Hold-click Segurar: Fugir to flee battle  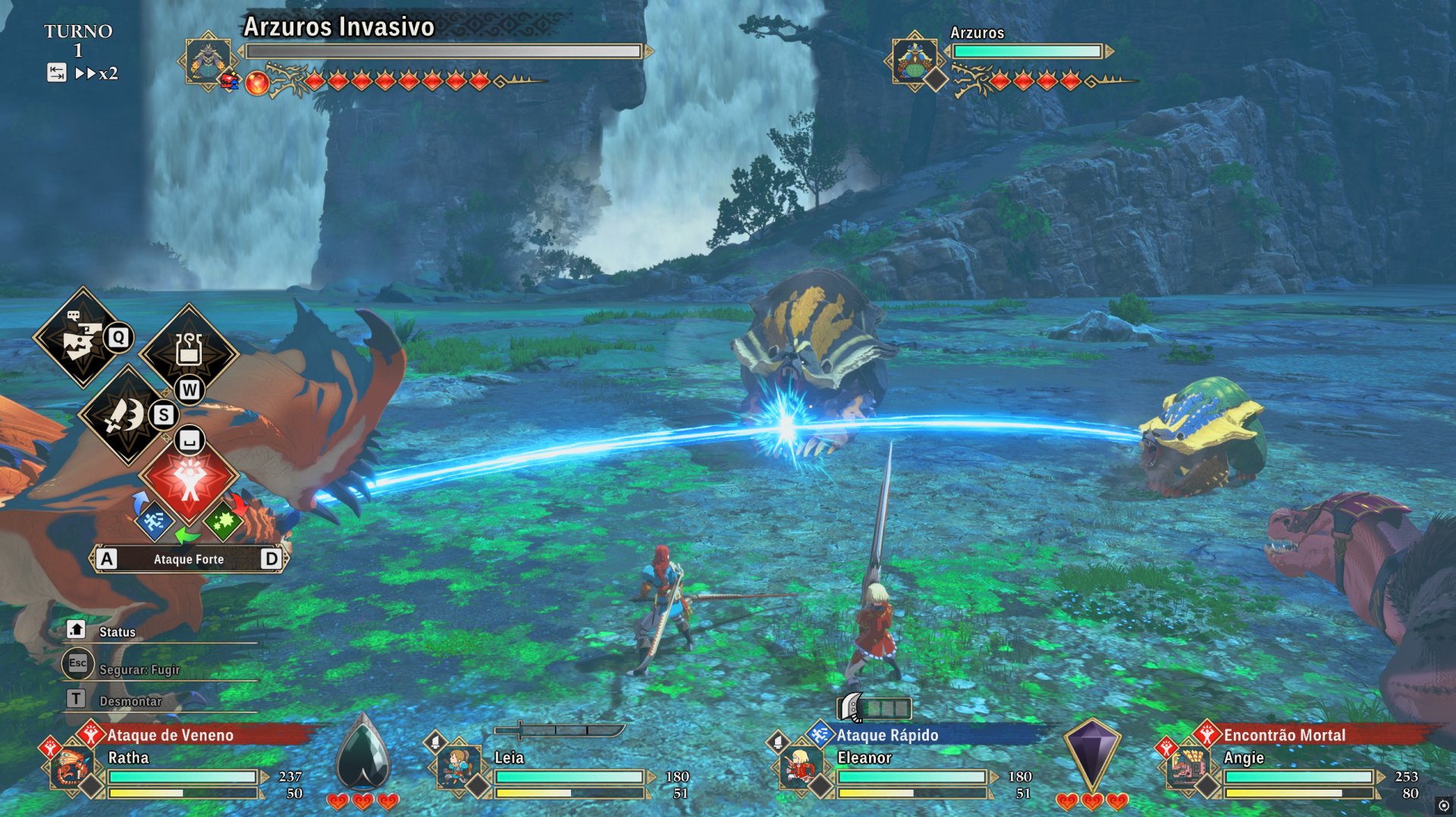[x=139, y=669]
